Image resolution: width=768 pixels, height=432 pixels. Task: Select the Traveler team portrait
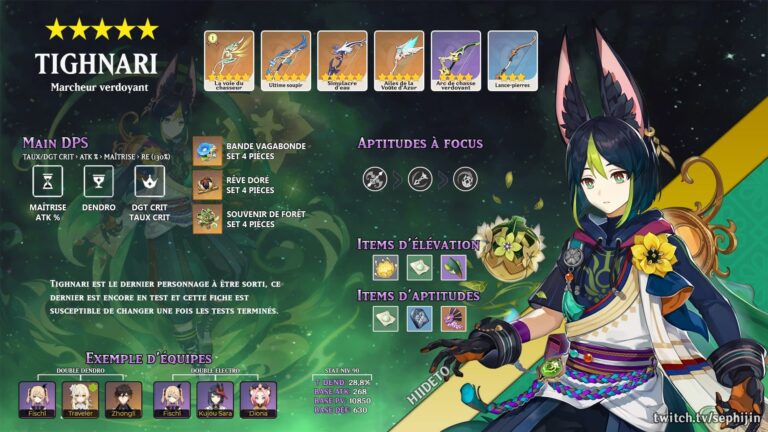[79, 397]
